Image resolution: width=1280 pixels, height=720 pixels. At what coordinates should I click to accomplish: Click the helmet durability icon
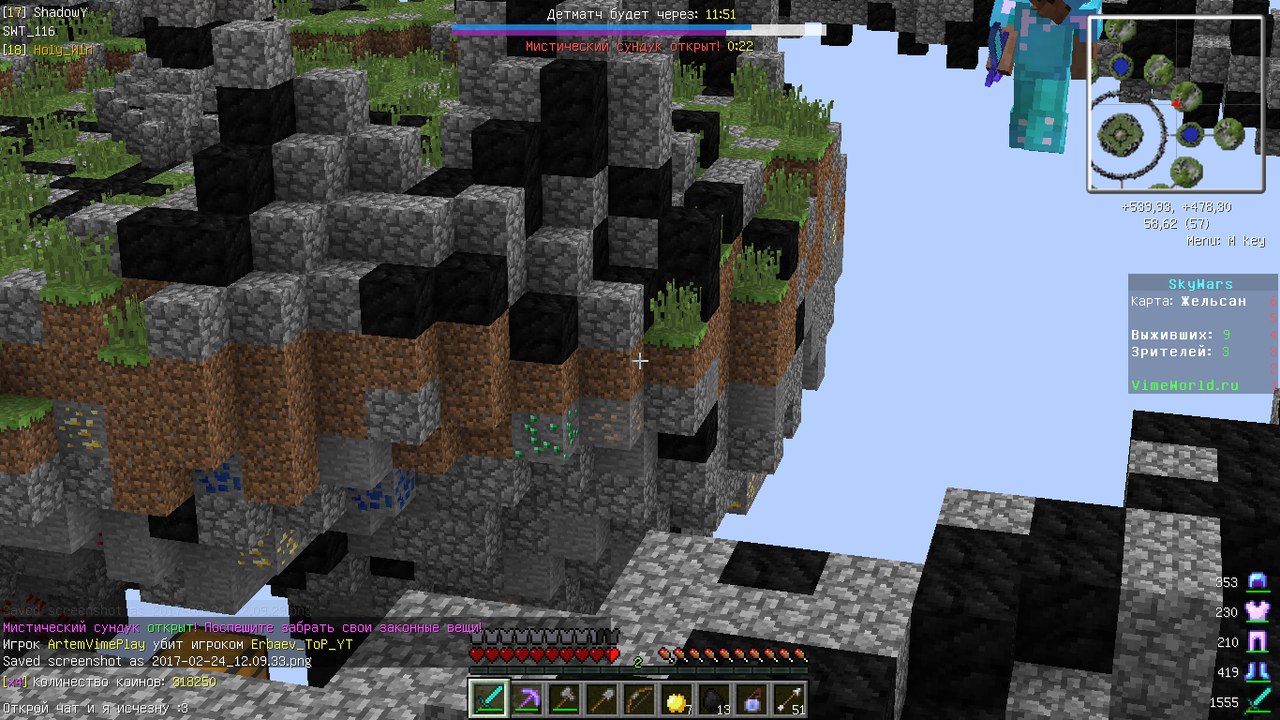pyautogui.click(x=1257, y=582)
